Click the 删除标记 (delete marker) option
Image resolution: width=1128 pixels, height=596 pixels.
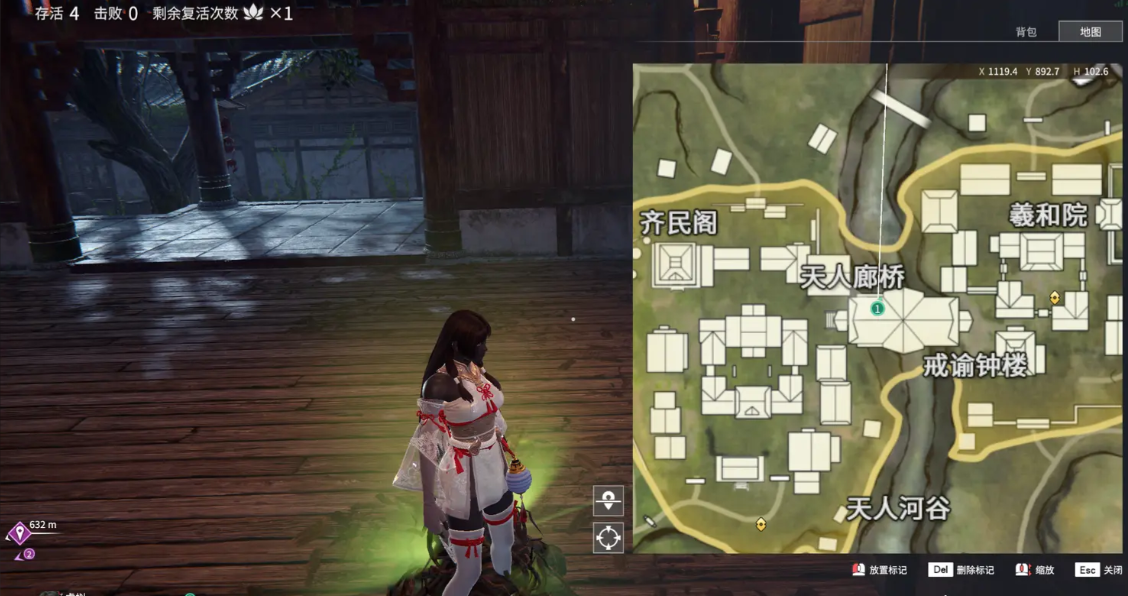(x=962, y=570)
